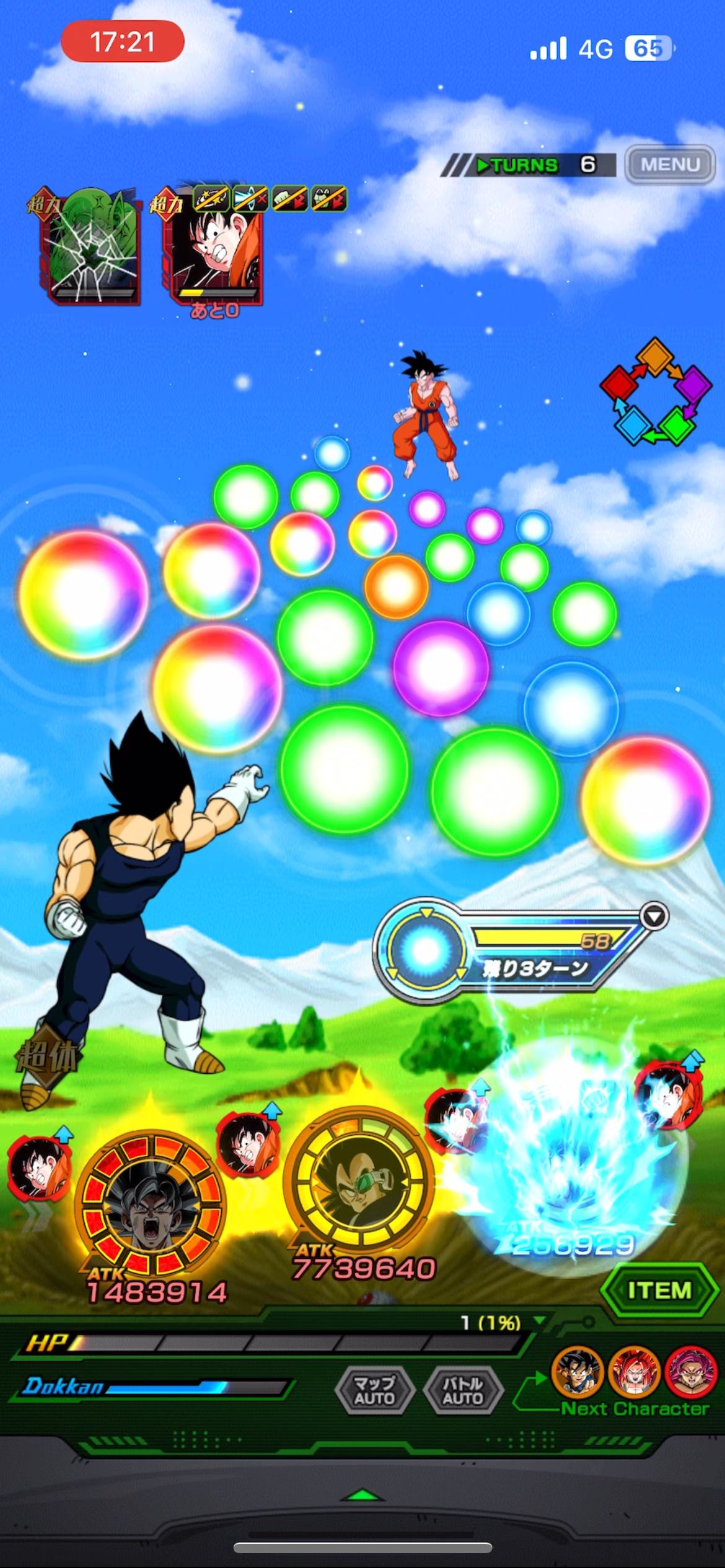Open the ITEM menu
Viewport: 725px width, 1568px height.
(x=659, y=1290)
